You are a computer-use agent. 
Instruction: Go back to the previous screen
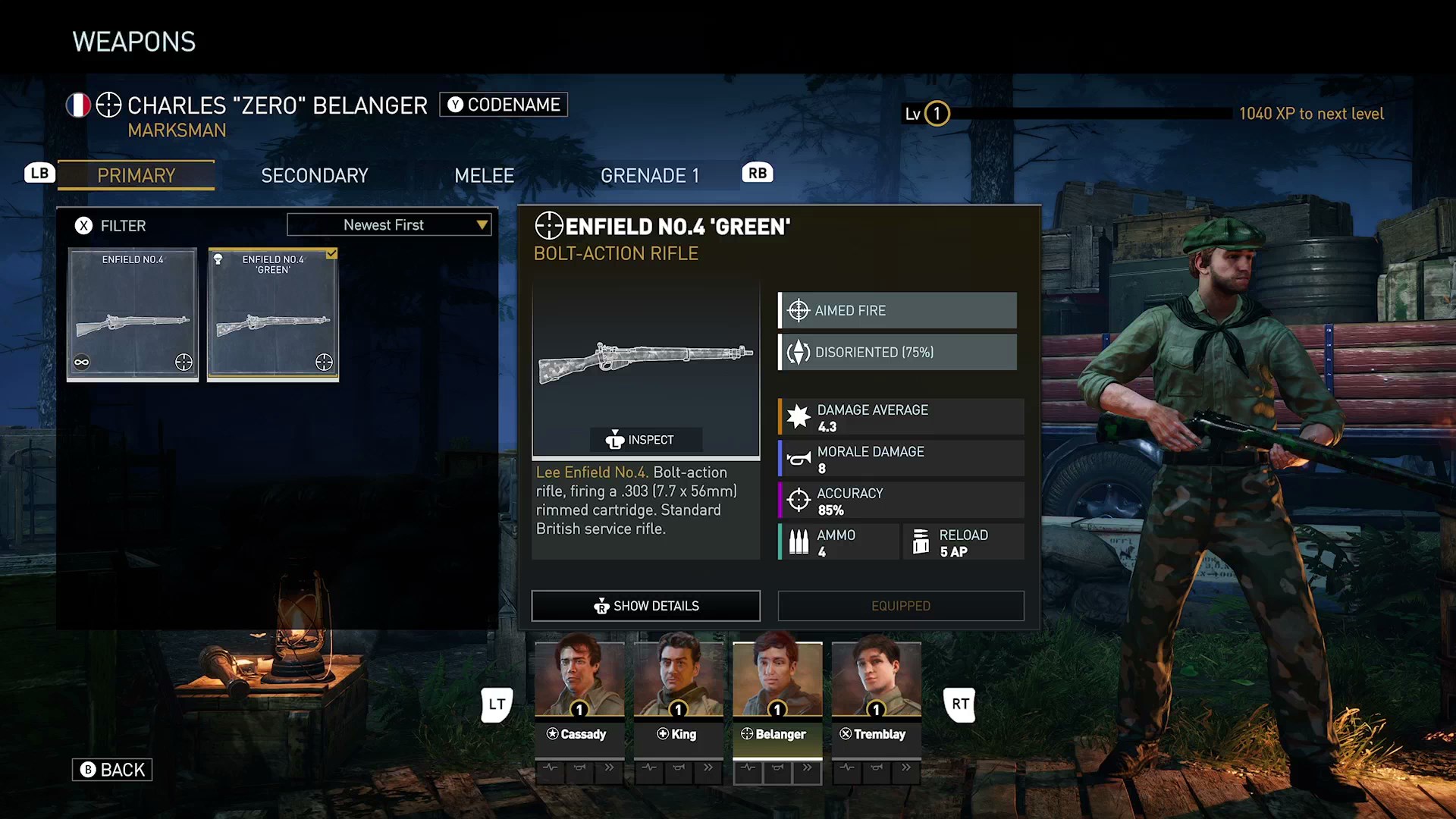[112, 770]
